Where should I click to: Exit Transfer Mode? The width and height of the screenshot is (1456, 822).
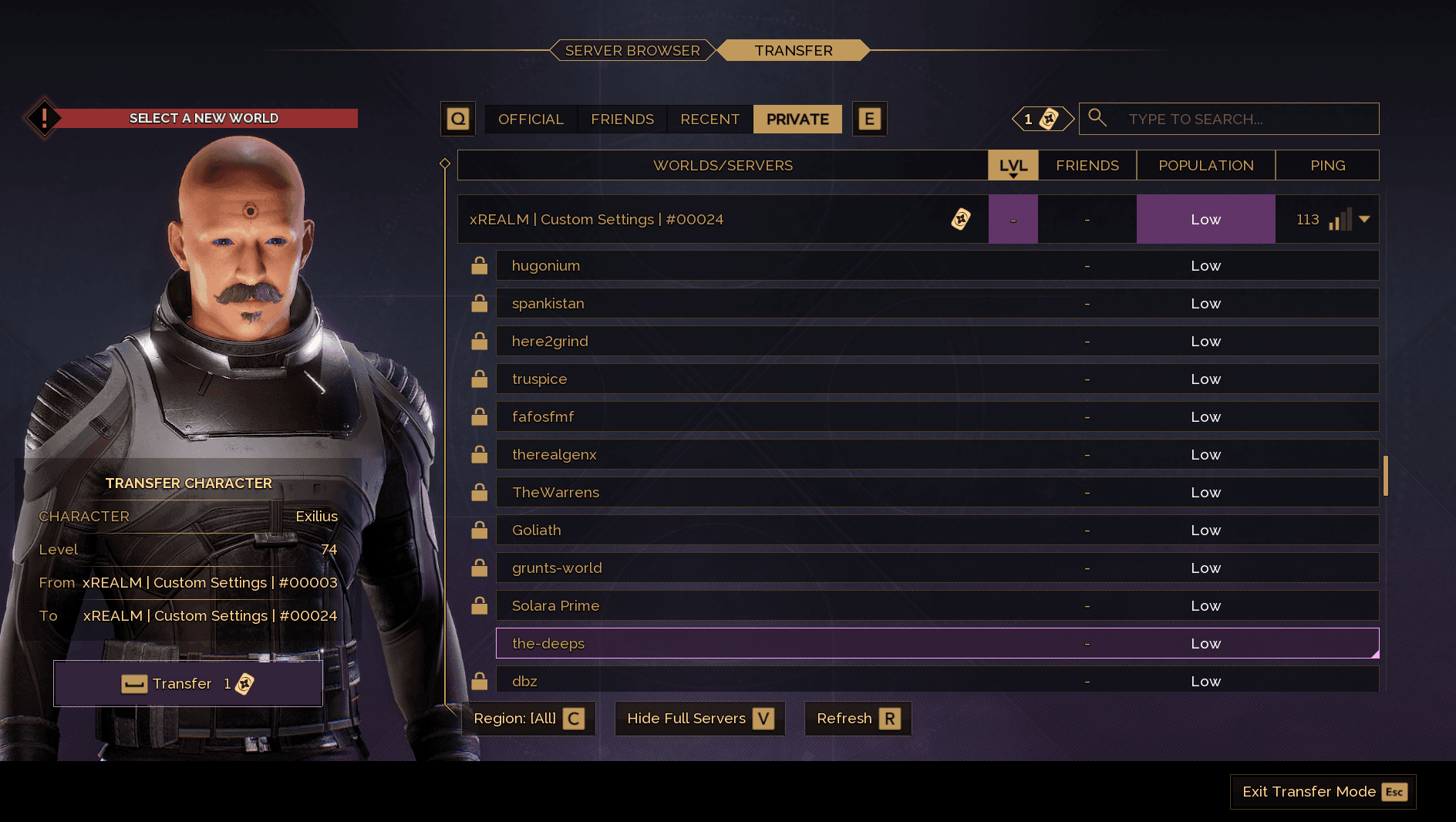click(x=1323, y=792)
